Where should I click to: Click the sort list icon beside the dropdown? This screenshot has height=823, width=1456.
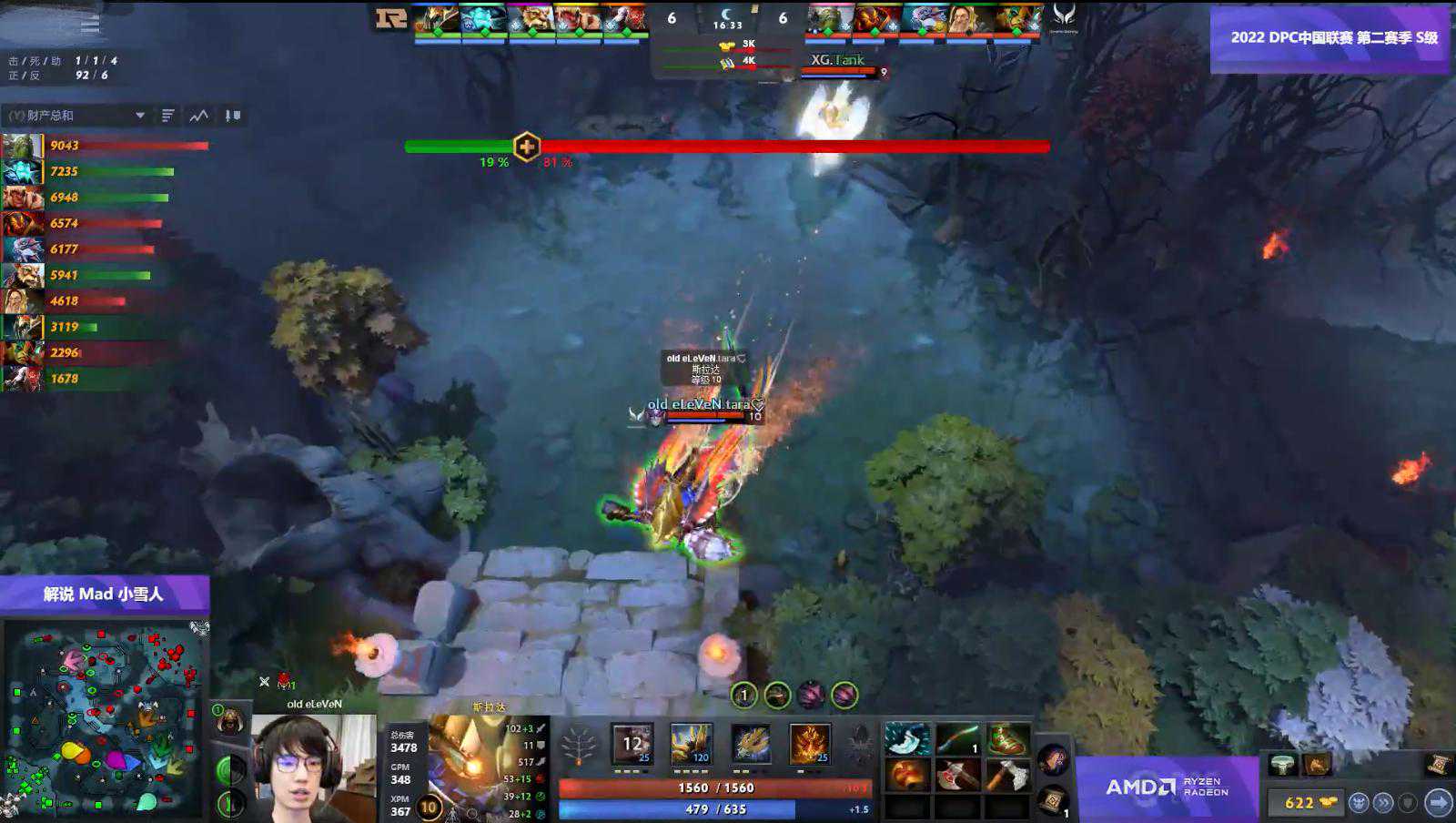(x=168, y=116)
